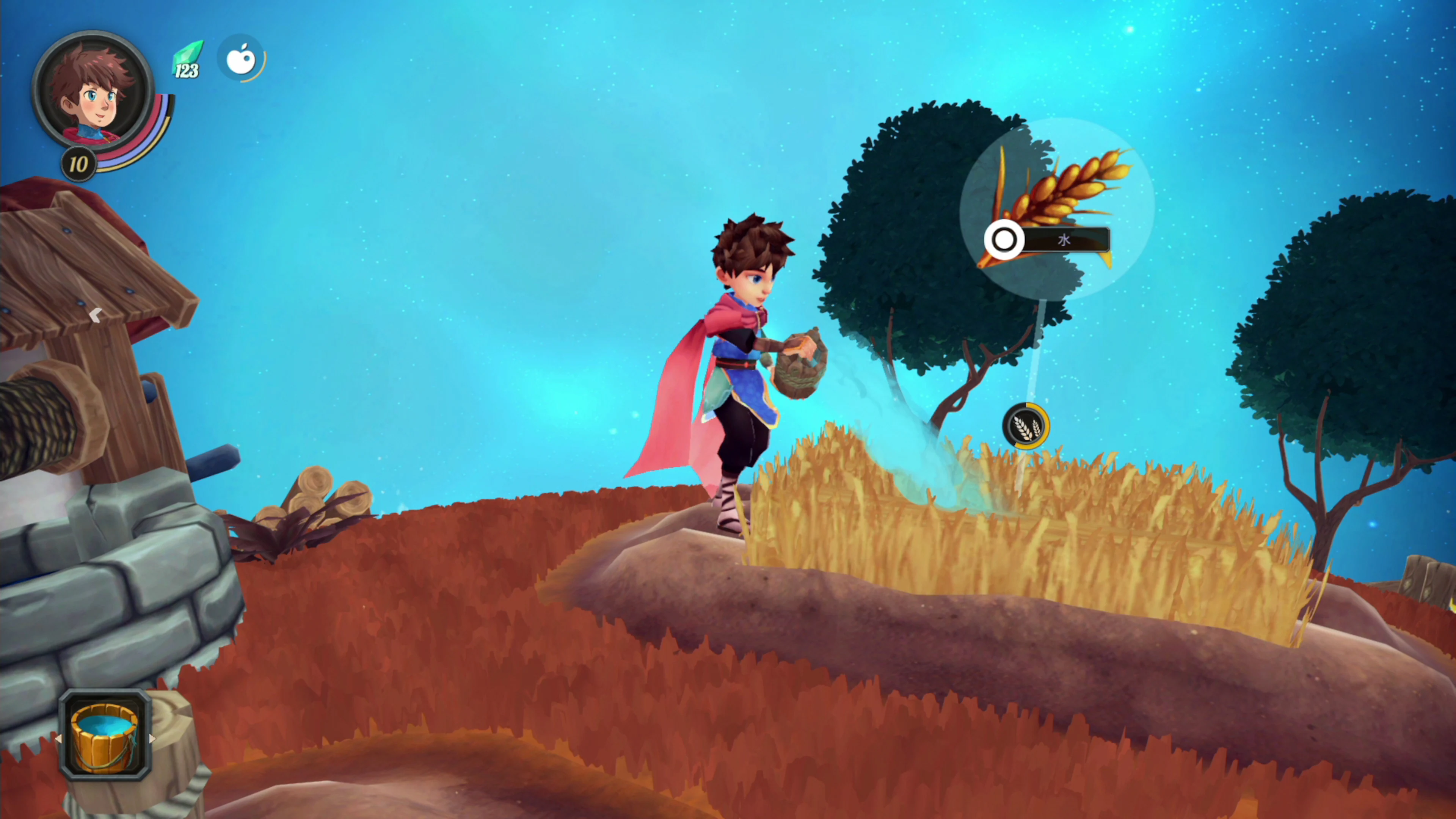Click the left arrow beside the bucket slot
This screenshot has height=819, width=1456.
click(58, 739)
